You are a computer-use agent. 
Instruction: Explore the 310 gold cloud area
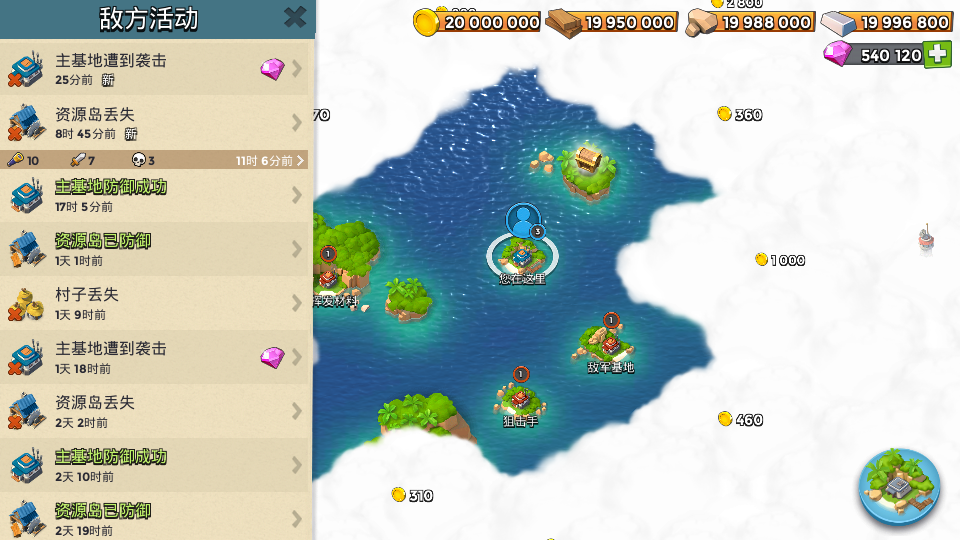[412, 495]
